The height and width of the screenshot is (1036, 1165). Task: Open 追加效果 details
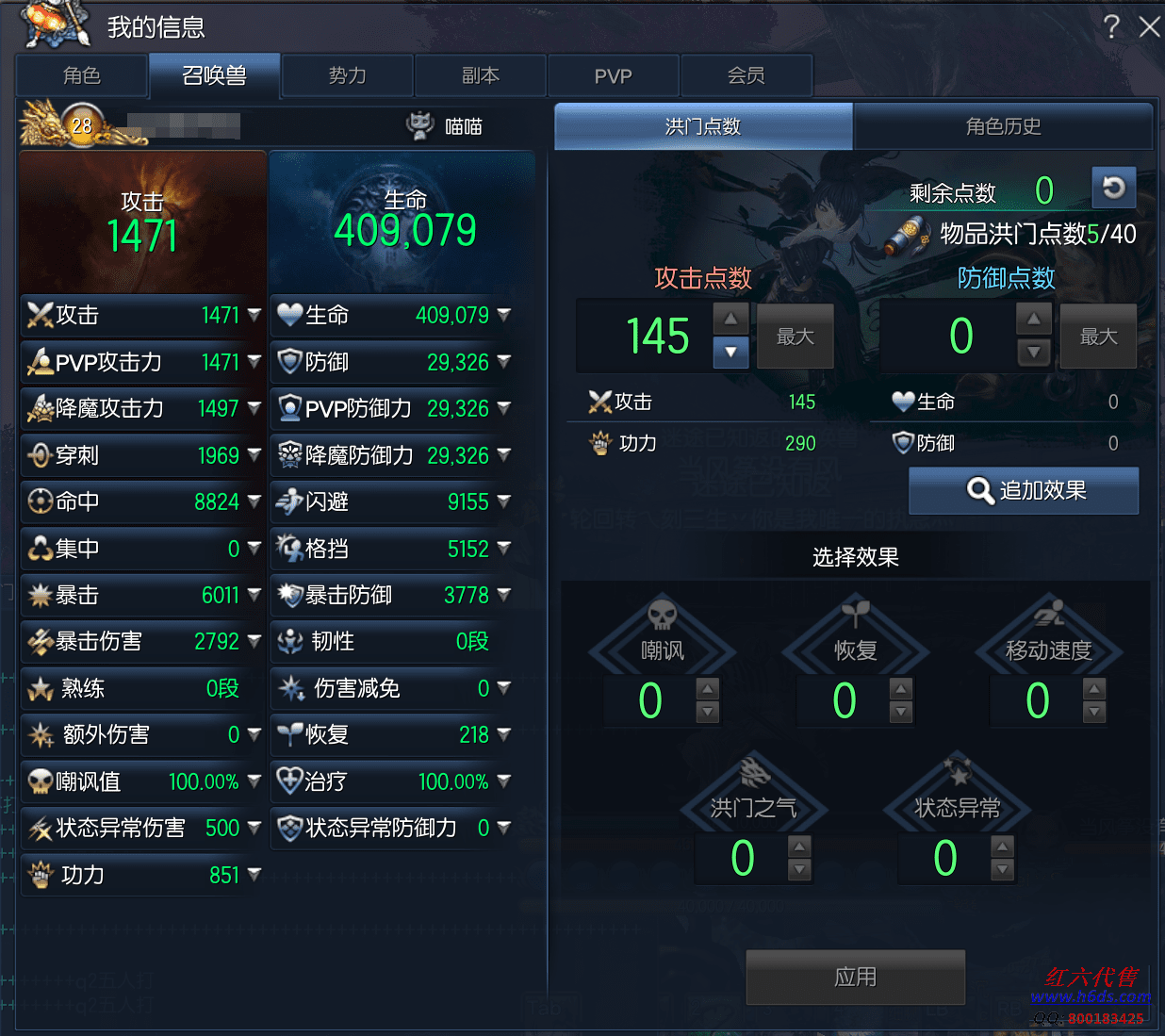point(1024,490)
